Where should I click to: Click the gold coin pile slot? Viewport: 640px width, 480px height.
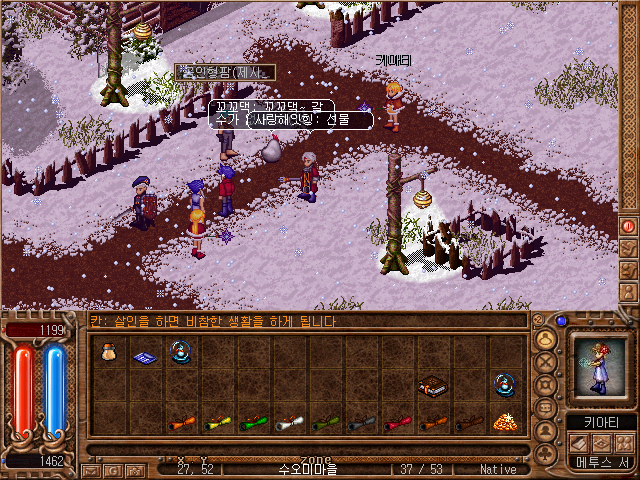point(504,422)
